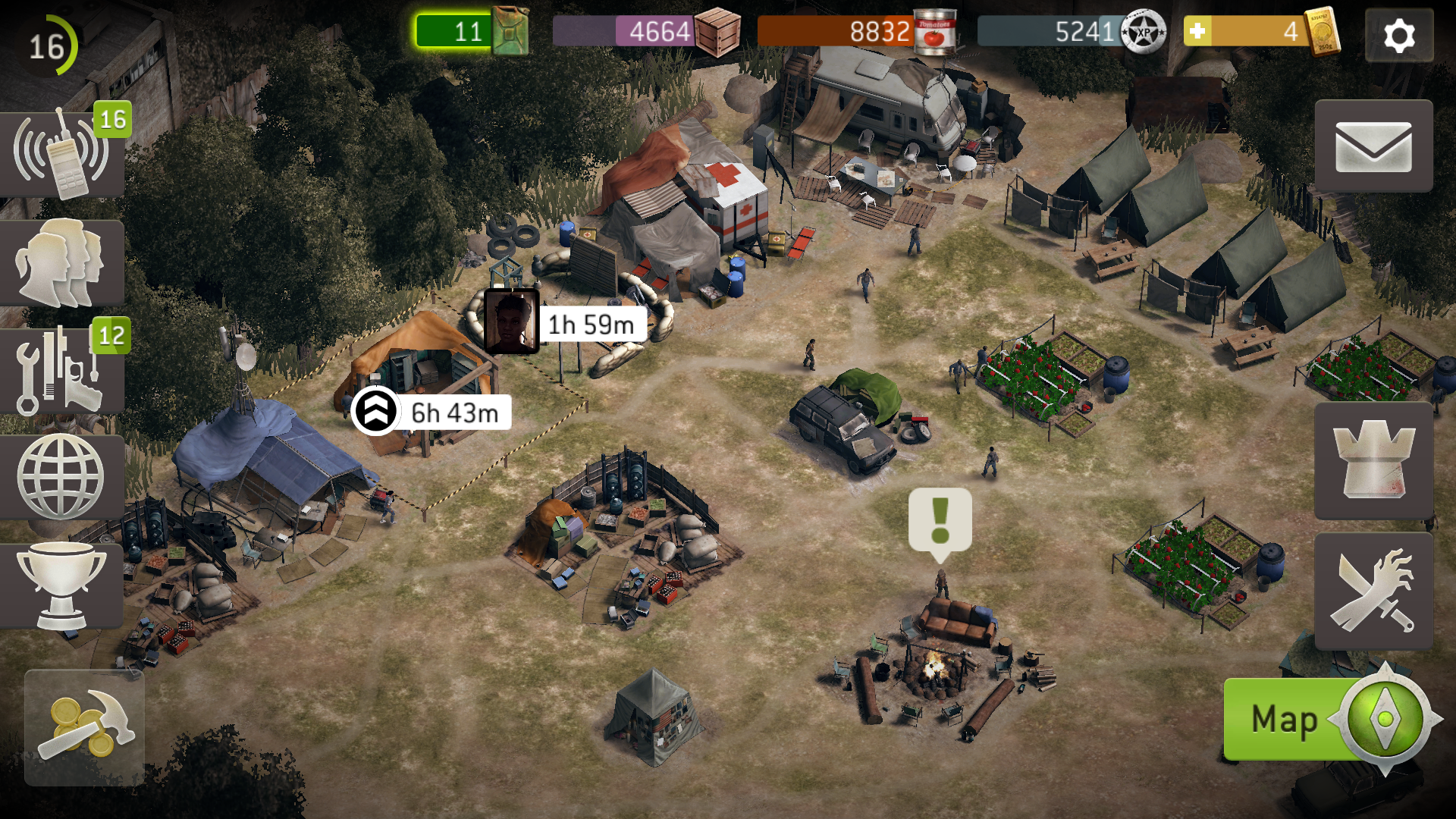Select the gas canister fuel counter

pos(470,32)
